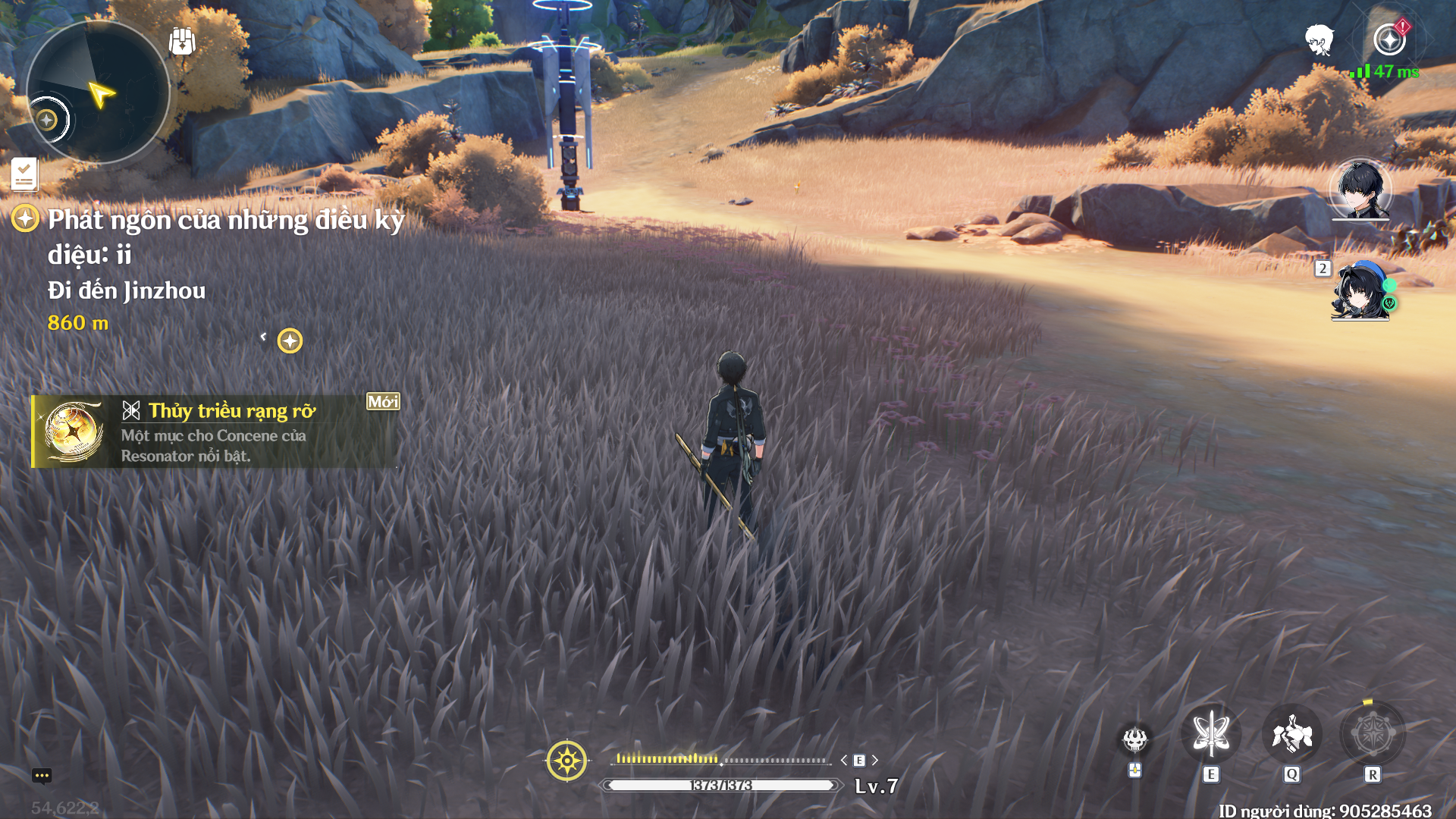Image resolution: width=1456 pixels, height=819 pixels.
Task: Select the active character portrait
Action: [1360, 189]
